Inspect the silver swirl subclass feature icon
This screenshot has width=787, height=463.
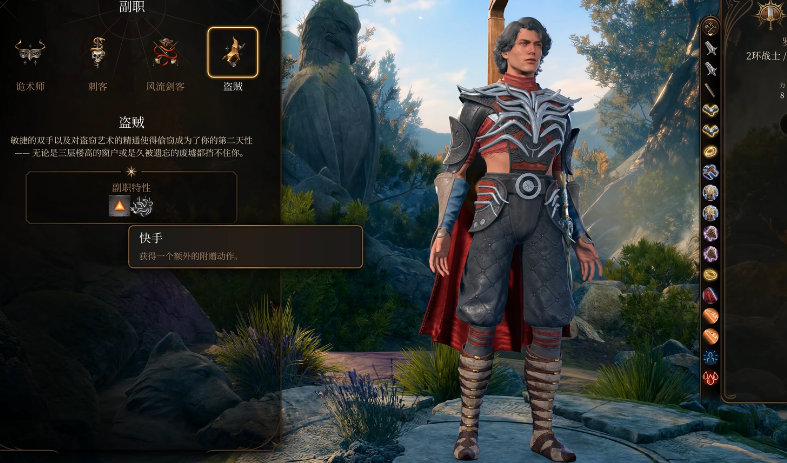click(142, 206)
